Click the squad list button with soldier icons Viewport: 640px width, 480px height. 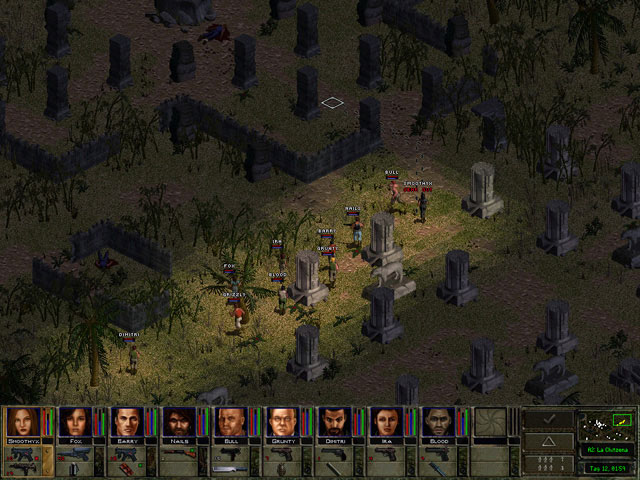(x=547, y=464)
